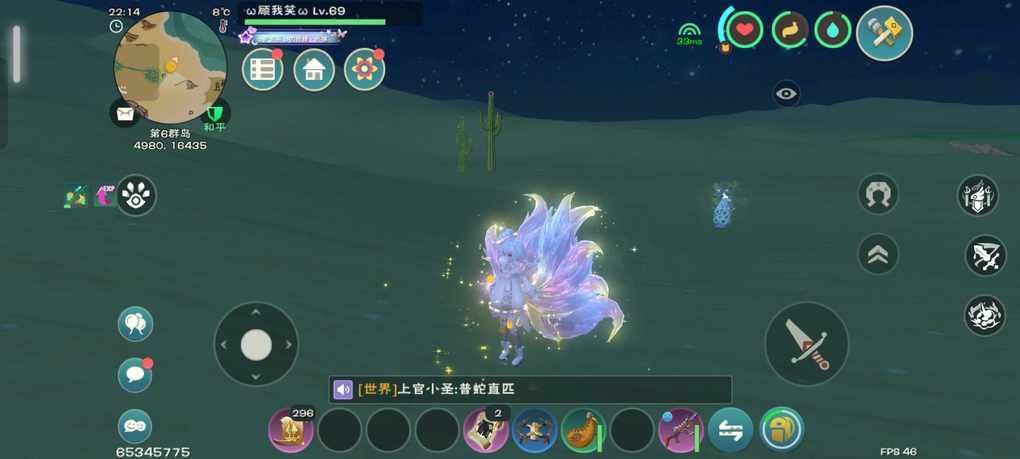Attack with the sword button
Image resolution: width=1020 pixels, height=459 pixels.
pyautogui.click(x=807, y=343)
